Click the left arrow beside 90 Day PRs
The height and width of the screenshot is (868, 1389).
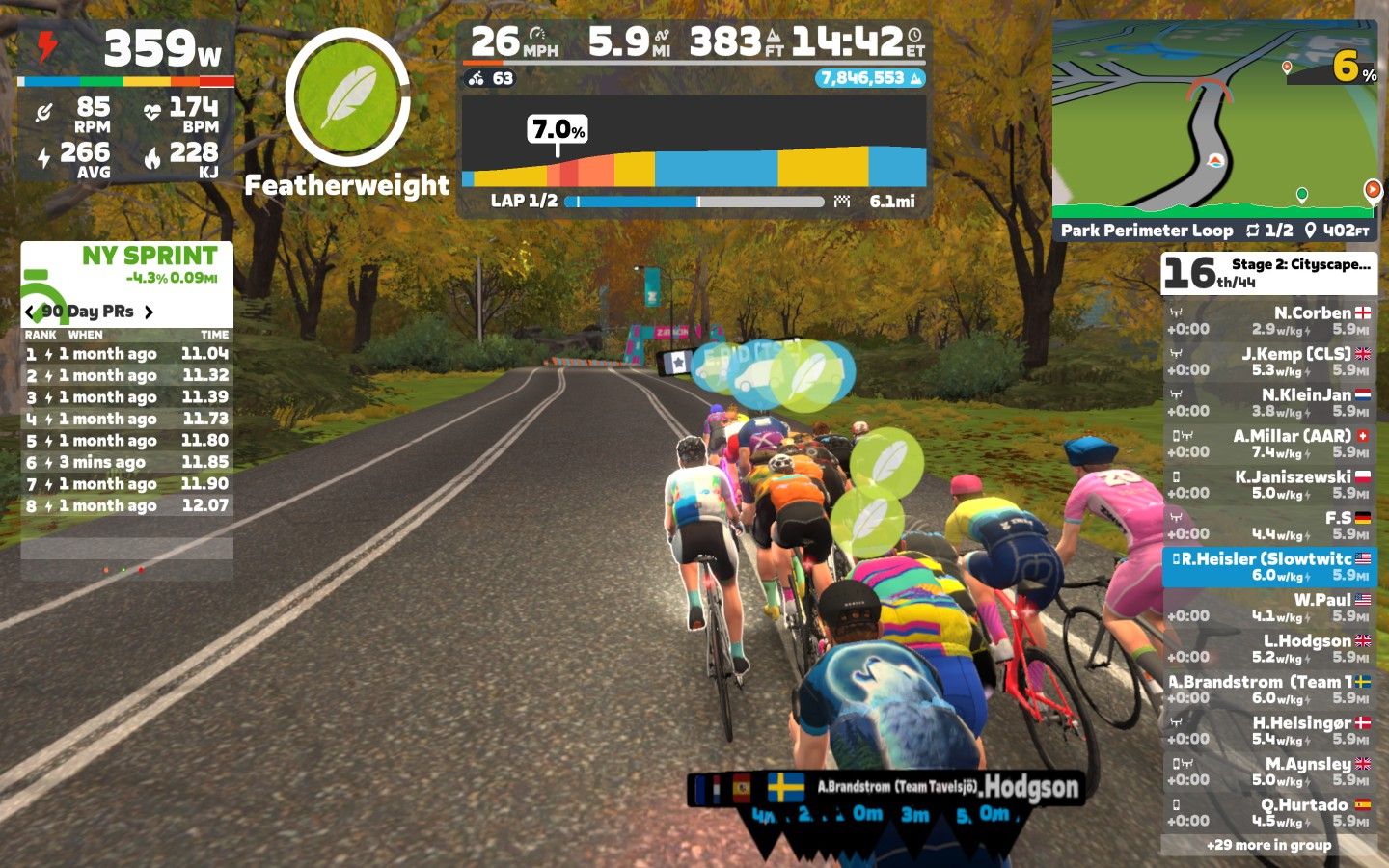coord(30,312)
